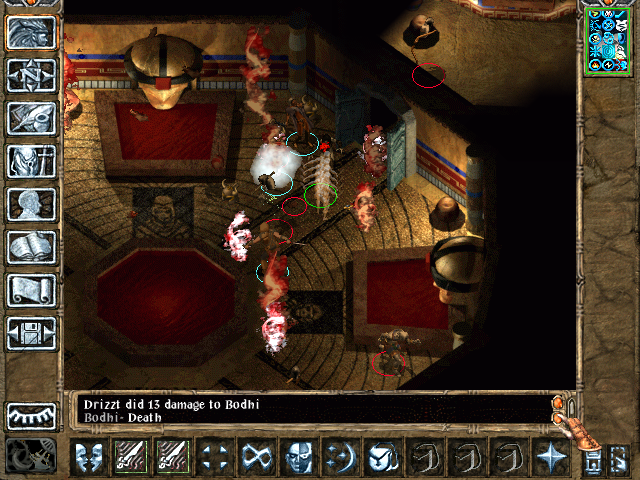
Task: Open the inventory screen
Action: [31, 161]
